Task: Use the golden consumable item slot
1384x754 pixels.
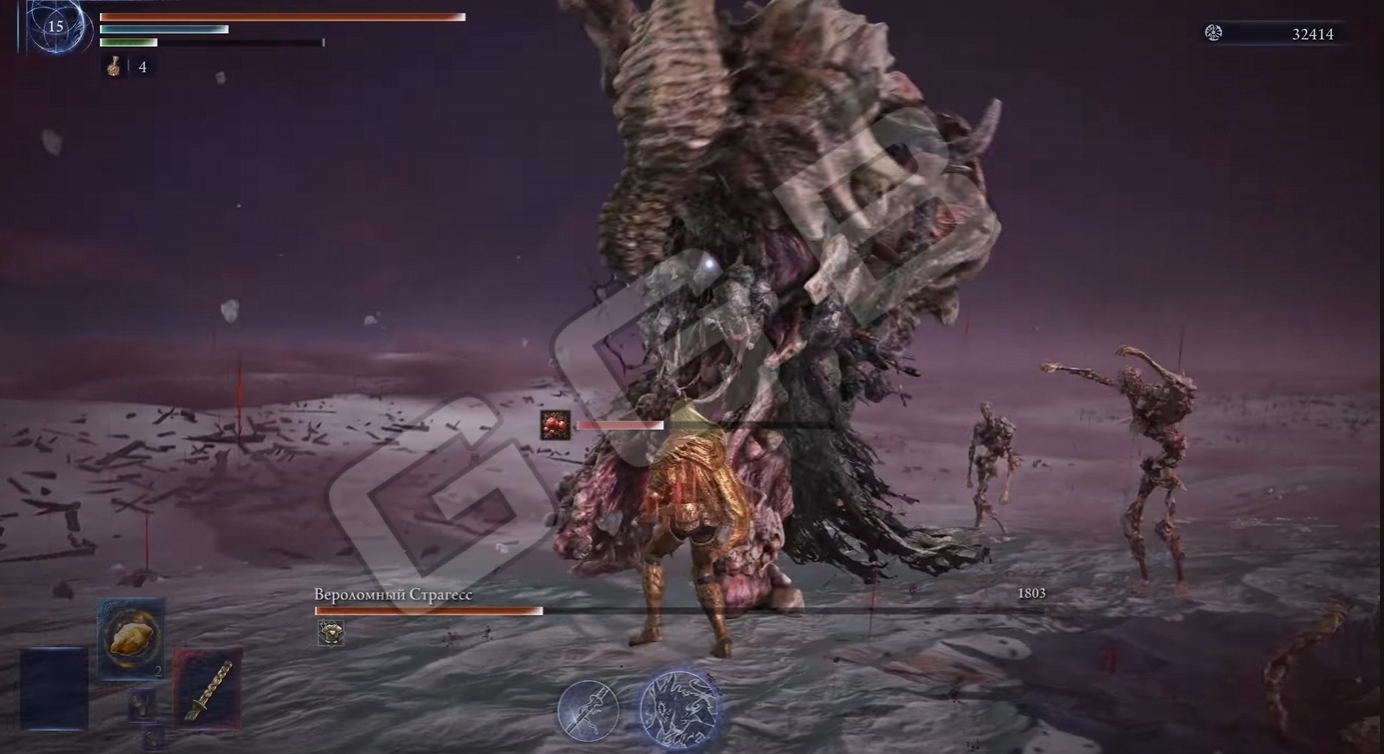Action: pyautogui.click(x=131, y=637)
